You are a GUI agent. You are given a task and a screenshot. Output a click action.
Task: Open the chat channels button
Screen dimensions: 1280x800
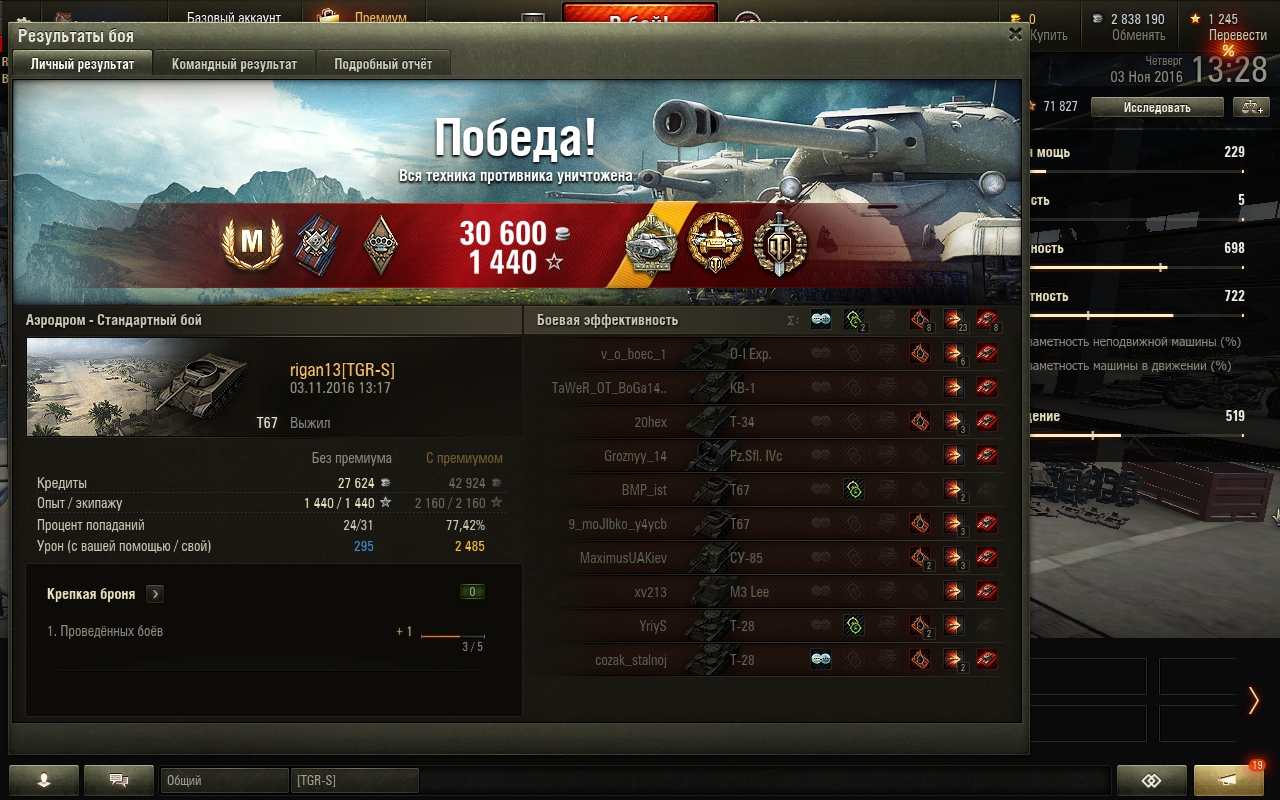coord(119,780)
